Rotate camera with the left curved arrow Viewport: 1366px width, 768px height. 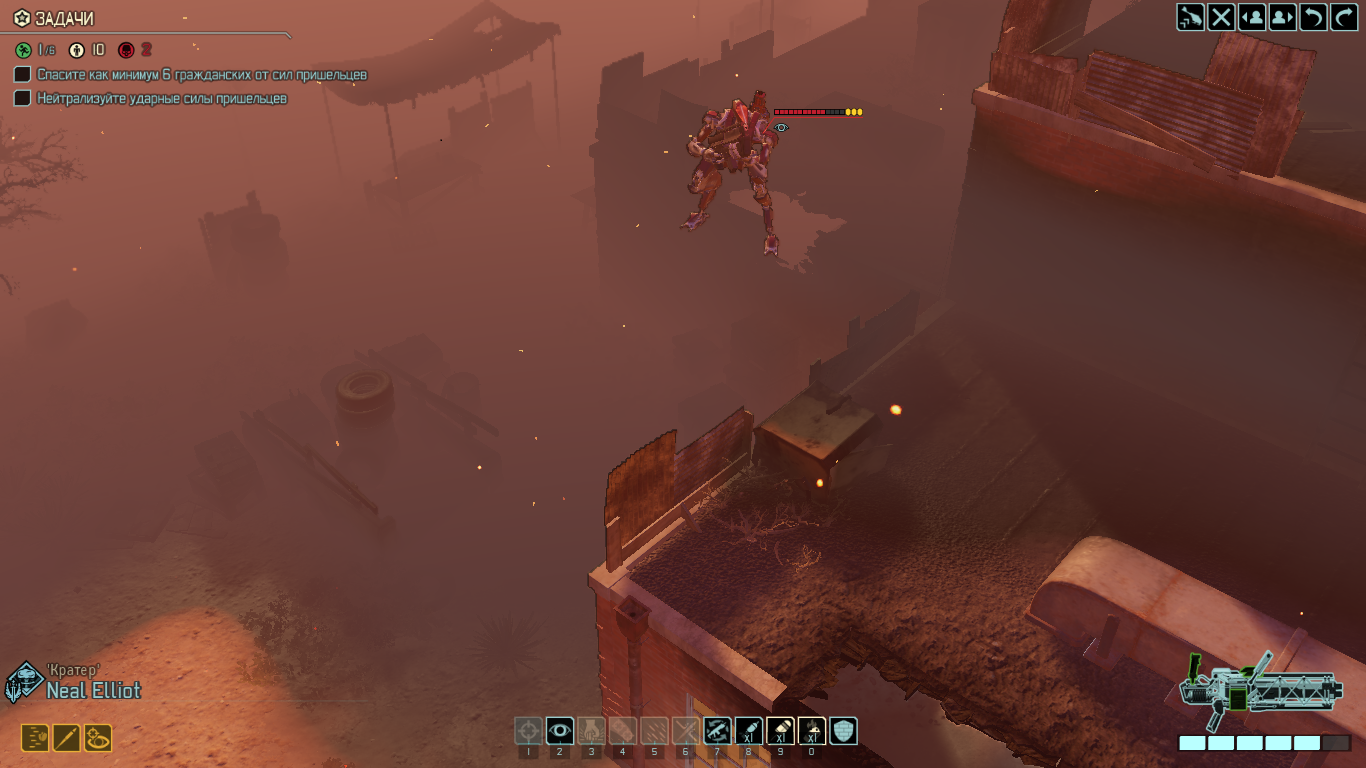(x=1313, y=17)
